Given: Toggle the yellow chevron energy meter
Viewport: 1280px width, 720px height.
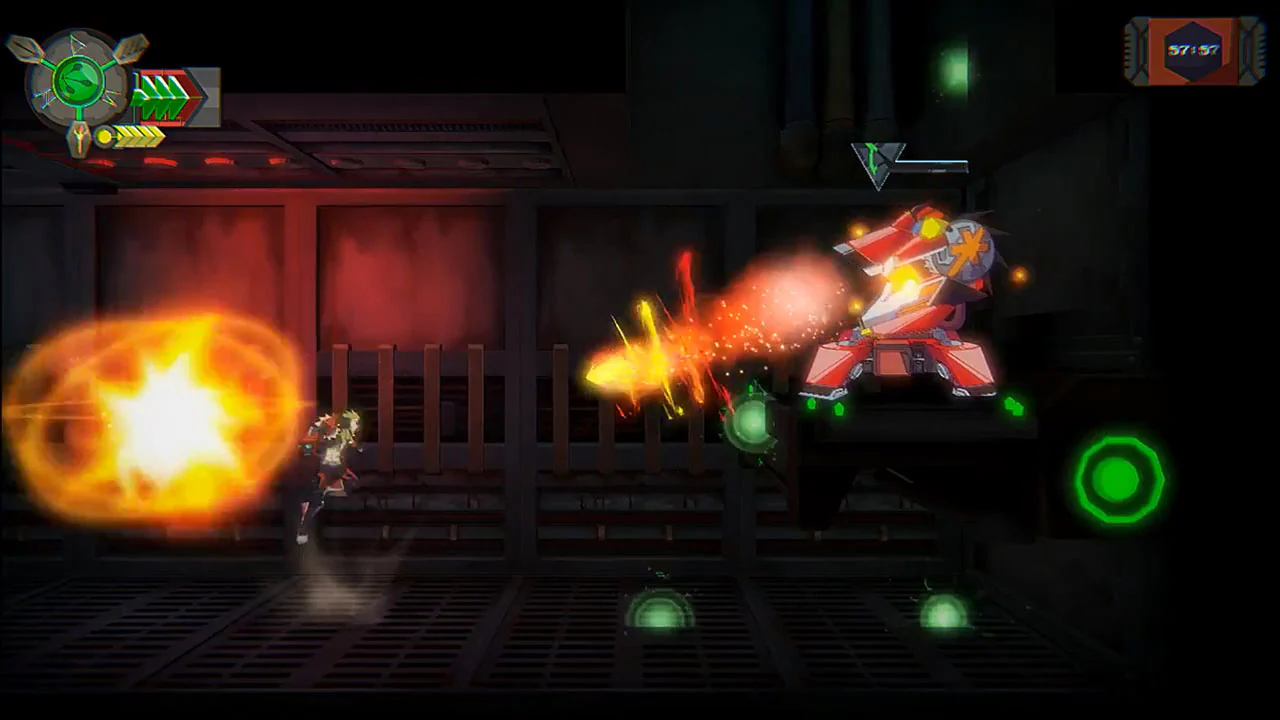Looking at the screenshot, I should (138, 137).
